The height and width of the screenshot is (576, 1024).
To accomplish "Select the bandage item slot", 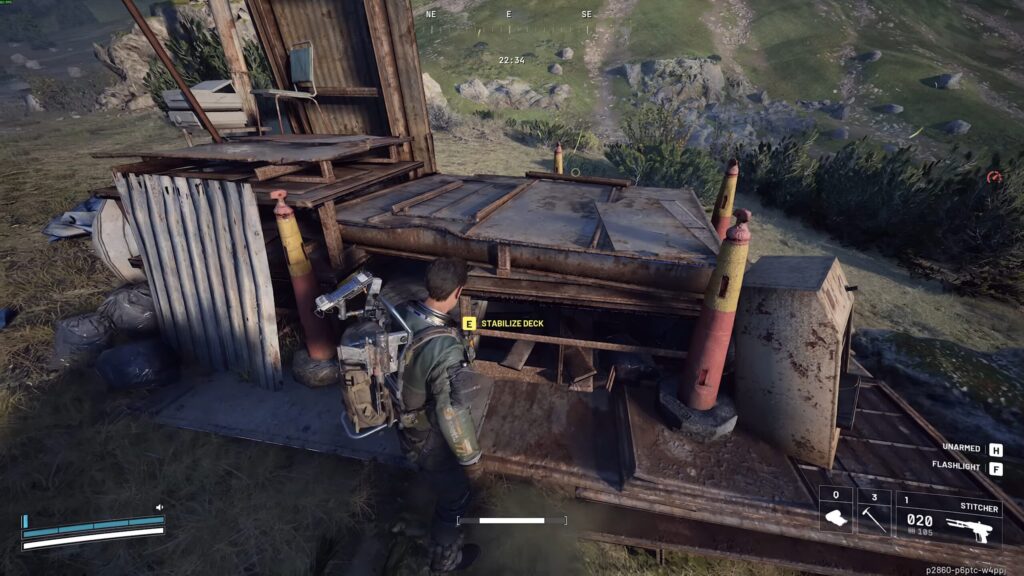I will 836,511.
